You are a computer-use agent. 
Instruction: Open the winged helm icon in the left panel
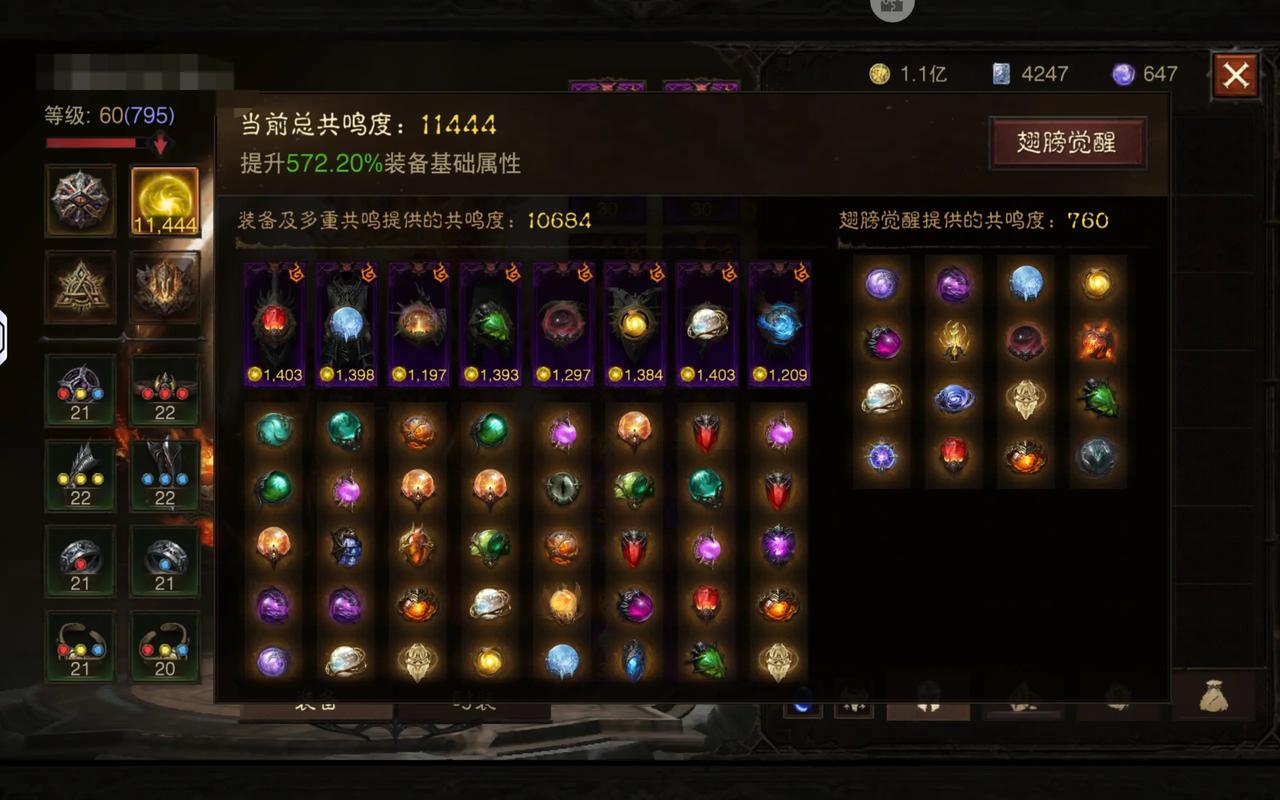click(166, 290)
